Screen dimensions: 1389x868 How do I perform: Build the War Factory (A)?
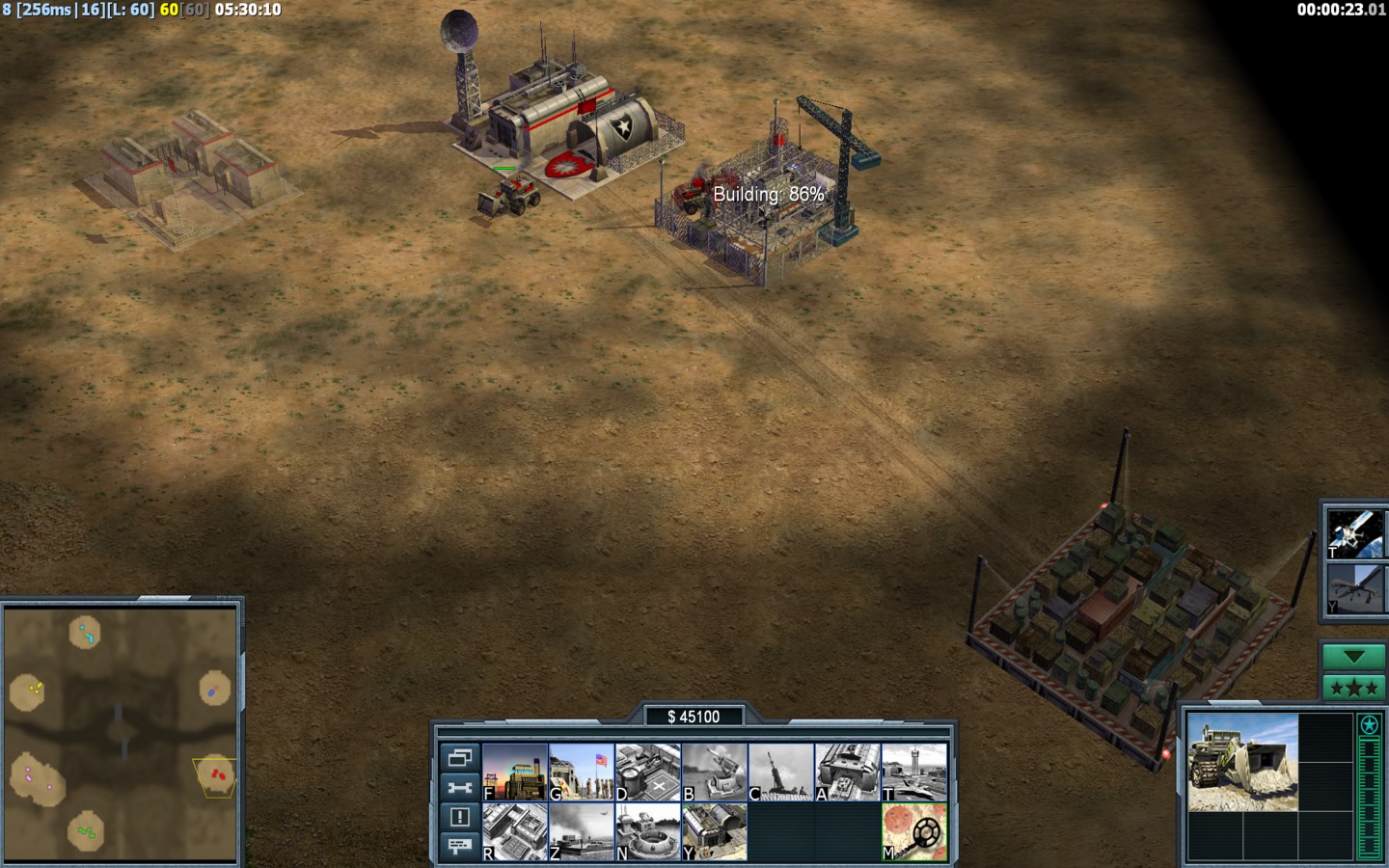coord(848,772)
